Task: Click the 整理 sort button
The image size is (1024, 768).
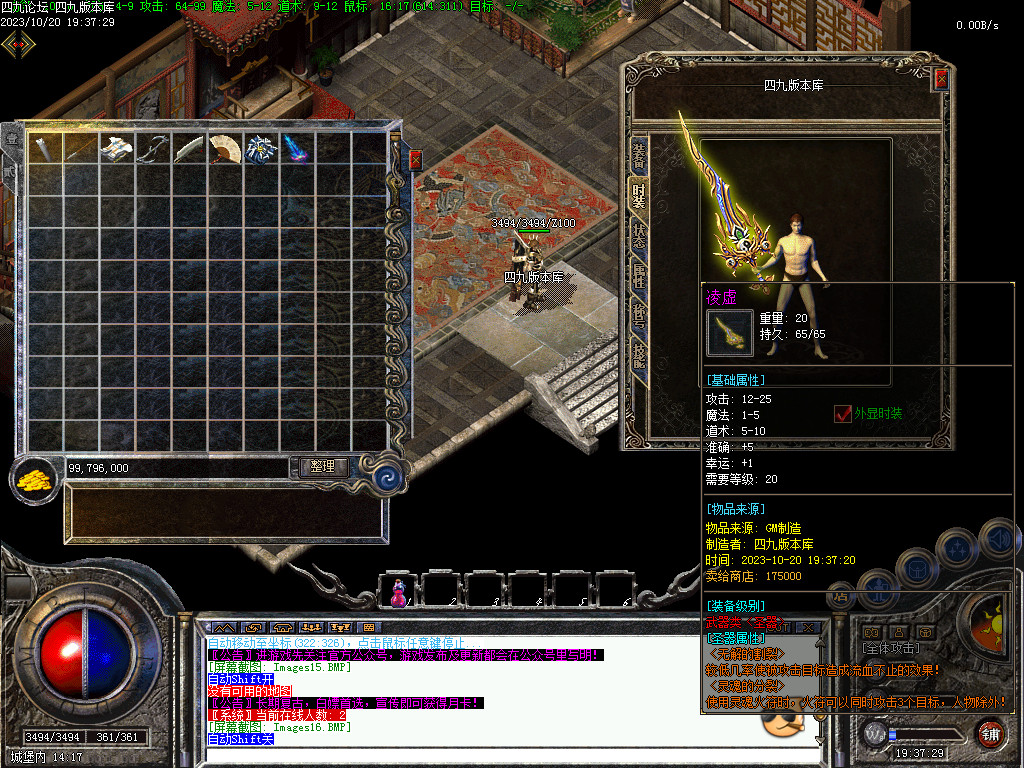Action: point(322,467)
